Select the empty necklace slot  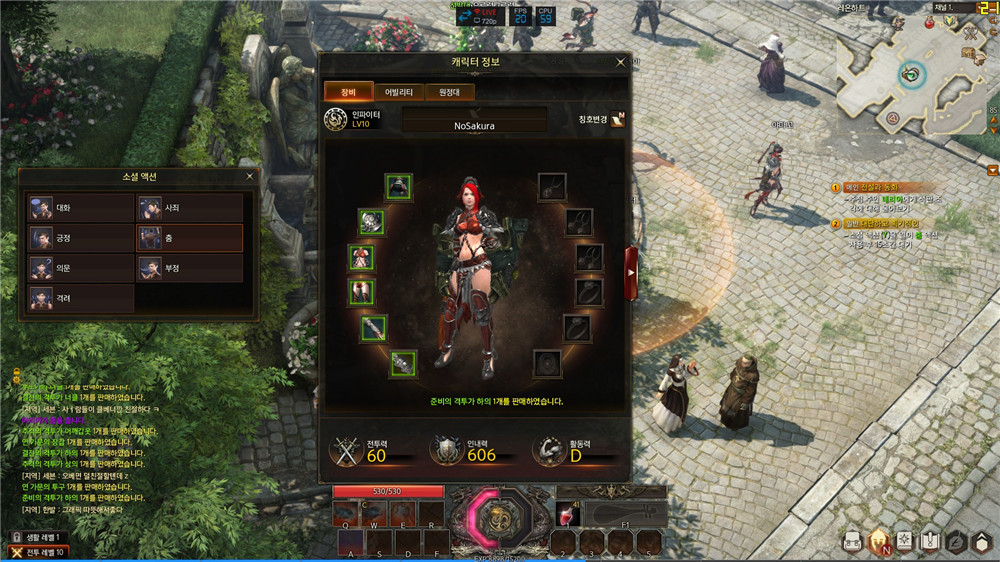552,186
